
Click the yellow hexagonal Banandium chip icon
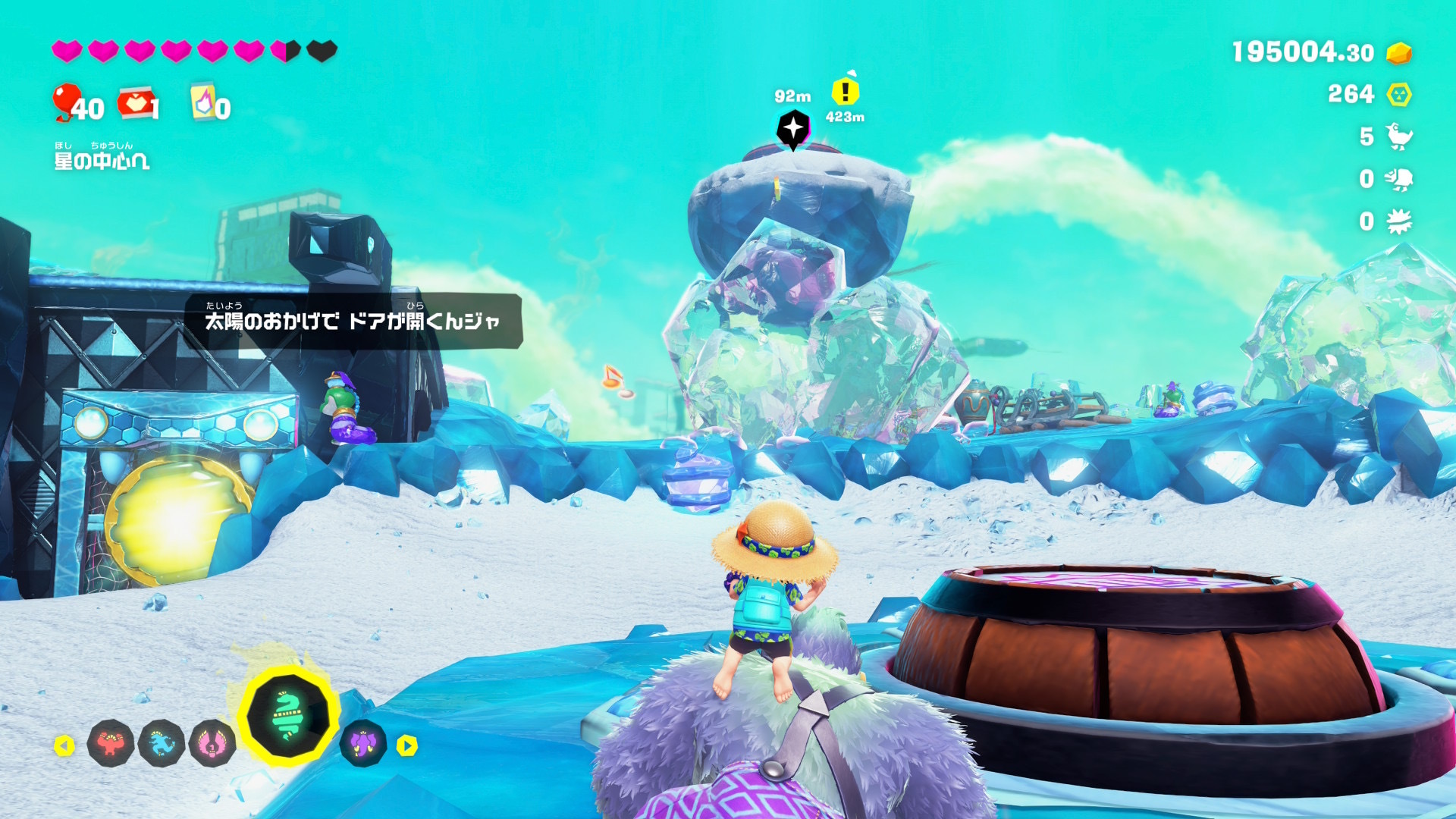[x=1399, y=95]
